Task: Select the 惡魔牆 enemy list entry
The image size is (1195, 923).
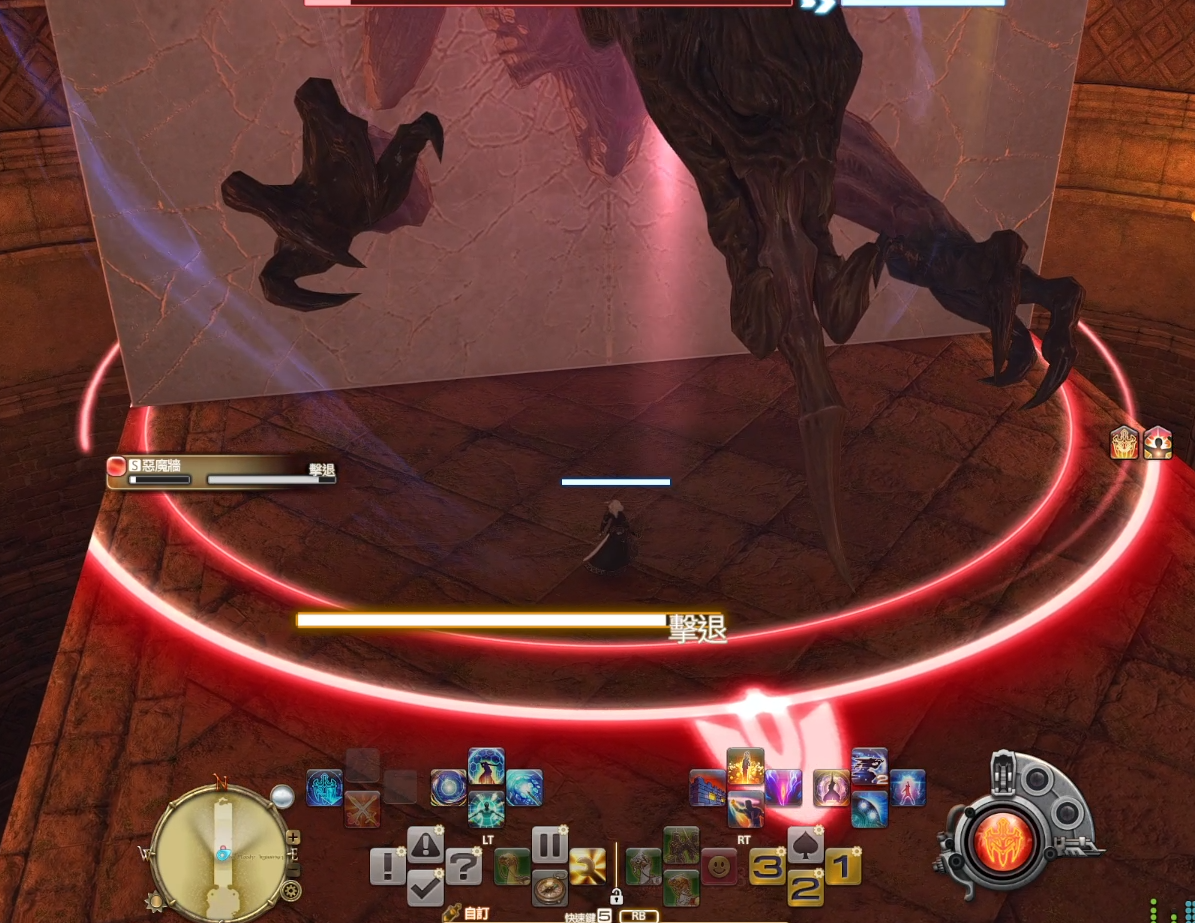Action: [x=220, y=472]
